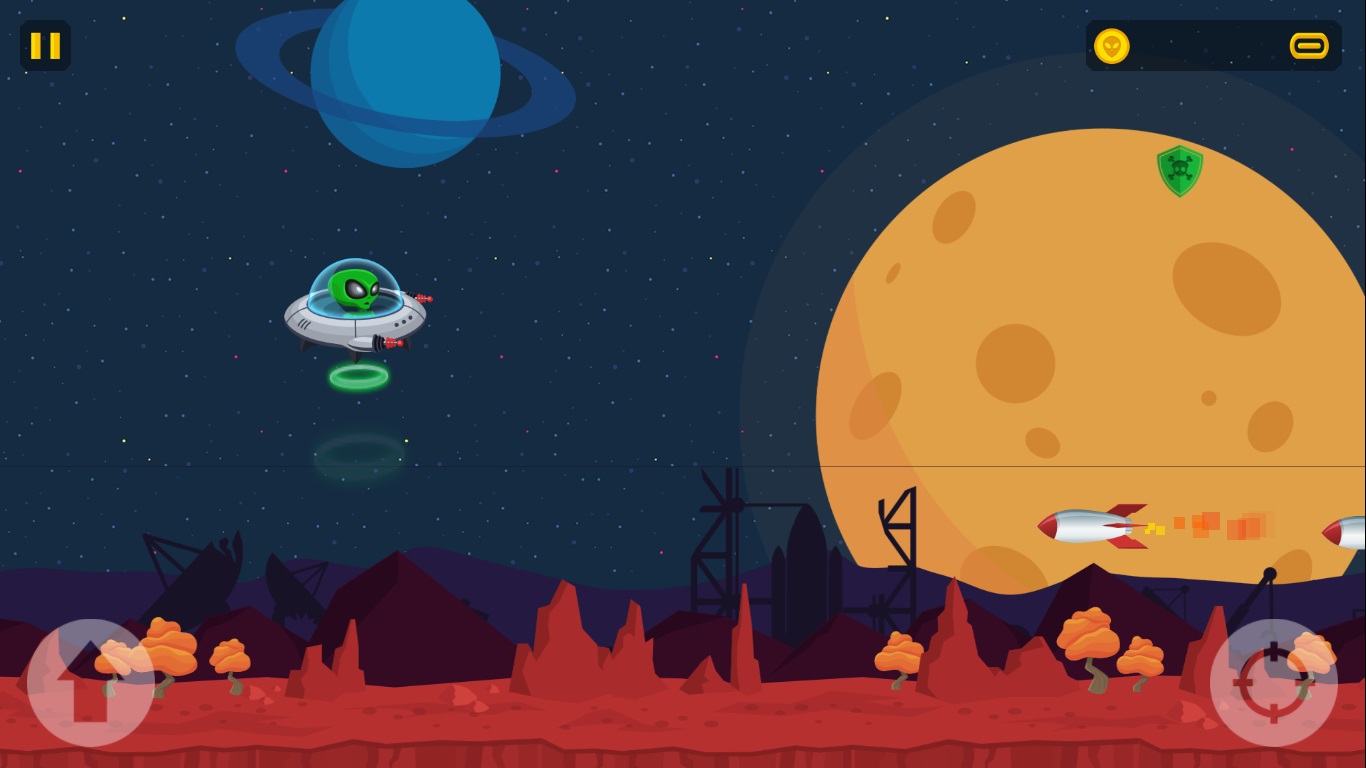Click the alien coin counter icon
Viewport: 1366px width, 768px height.
[1113, 46]
